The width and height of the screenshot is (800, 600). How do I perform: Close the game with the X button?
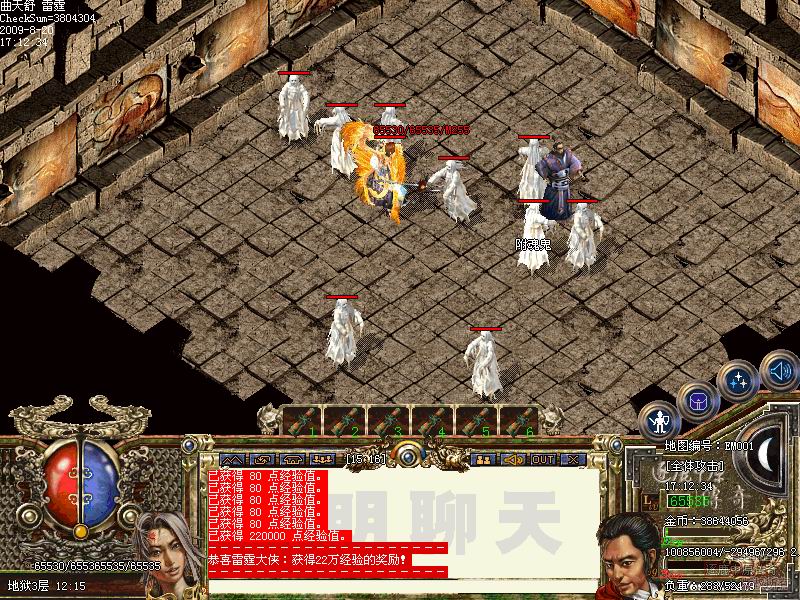point(573,459)
